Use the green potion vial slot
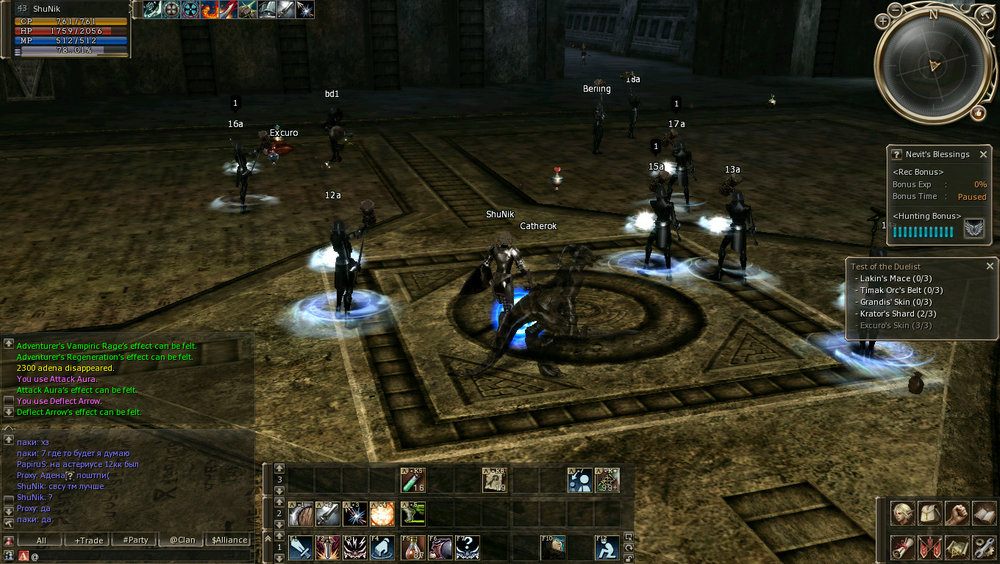 pos(412,481)
